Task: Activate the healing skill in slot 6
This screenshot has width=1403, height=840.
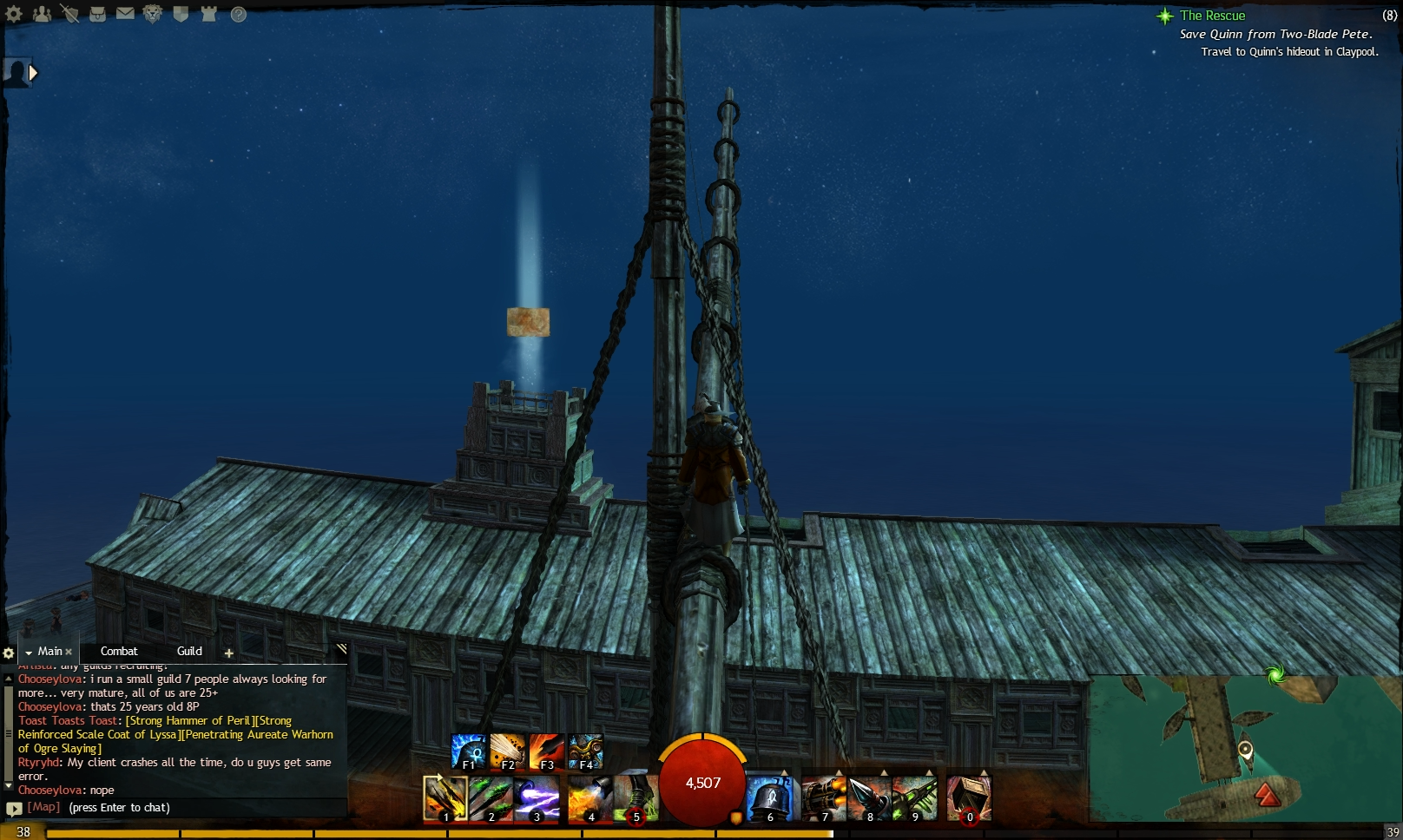Action: [x=769, y=798]
